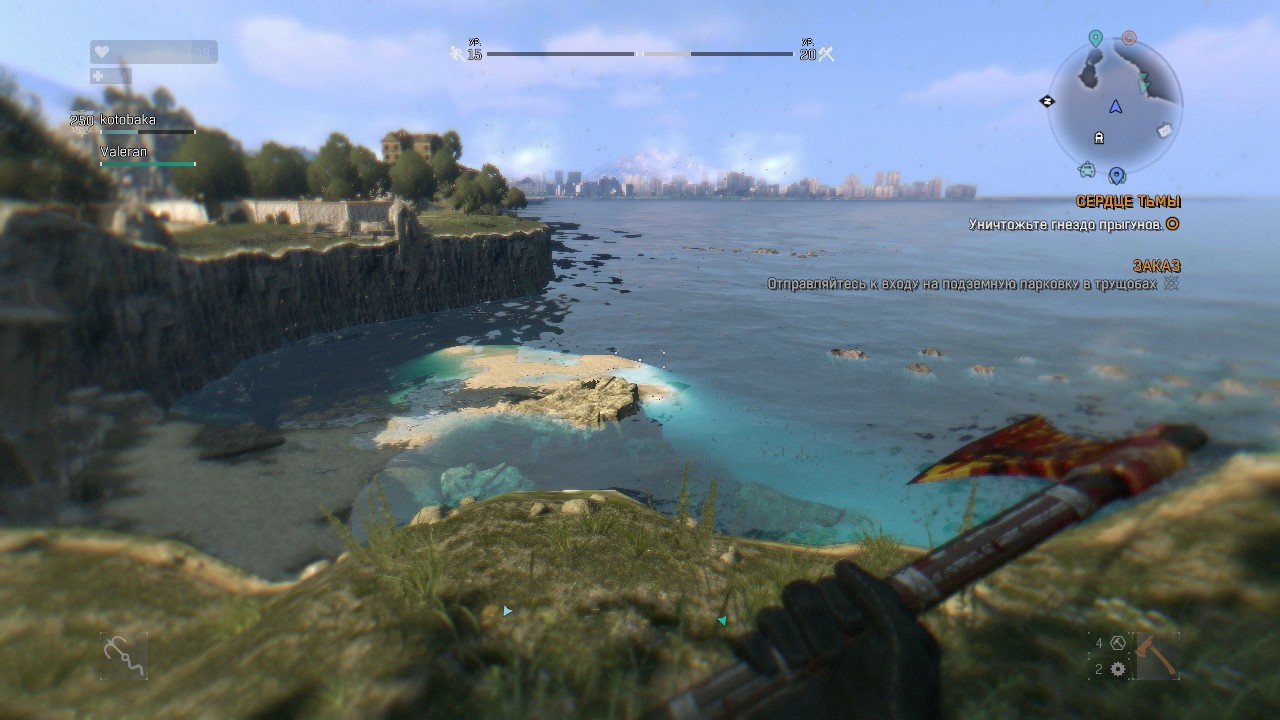Select the car marker below the minimap
Screen dimensions: 1280x720
pyautogui.click(x=1087, y=168)
